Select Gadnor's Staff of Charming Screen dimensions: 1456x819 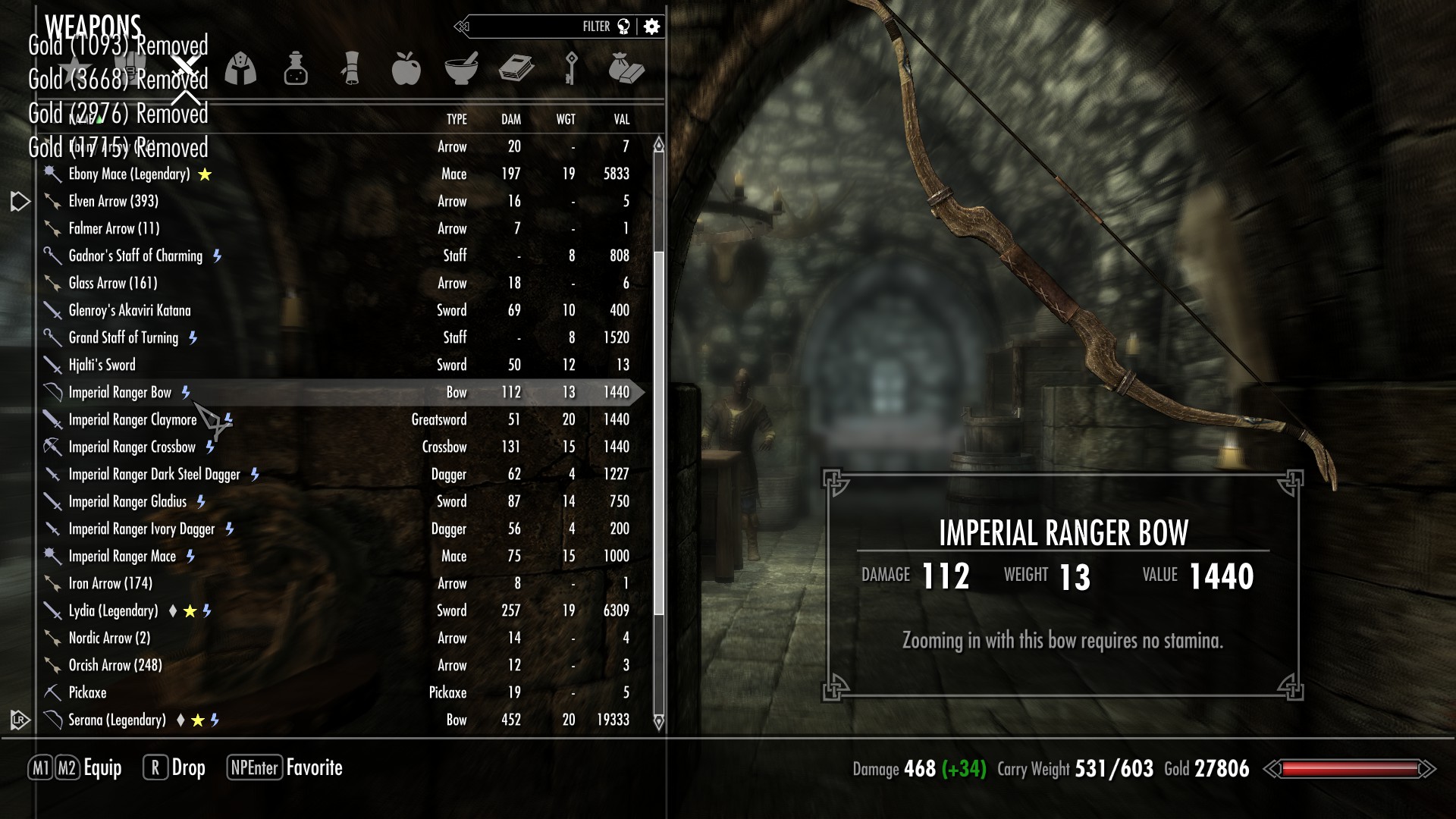point(136,256)
